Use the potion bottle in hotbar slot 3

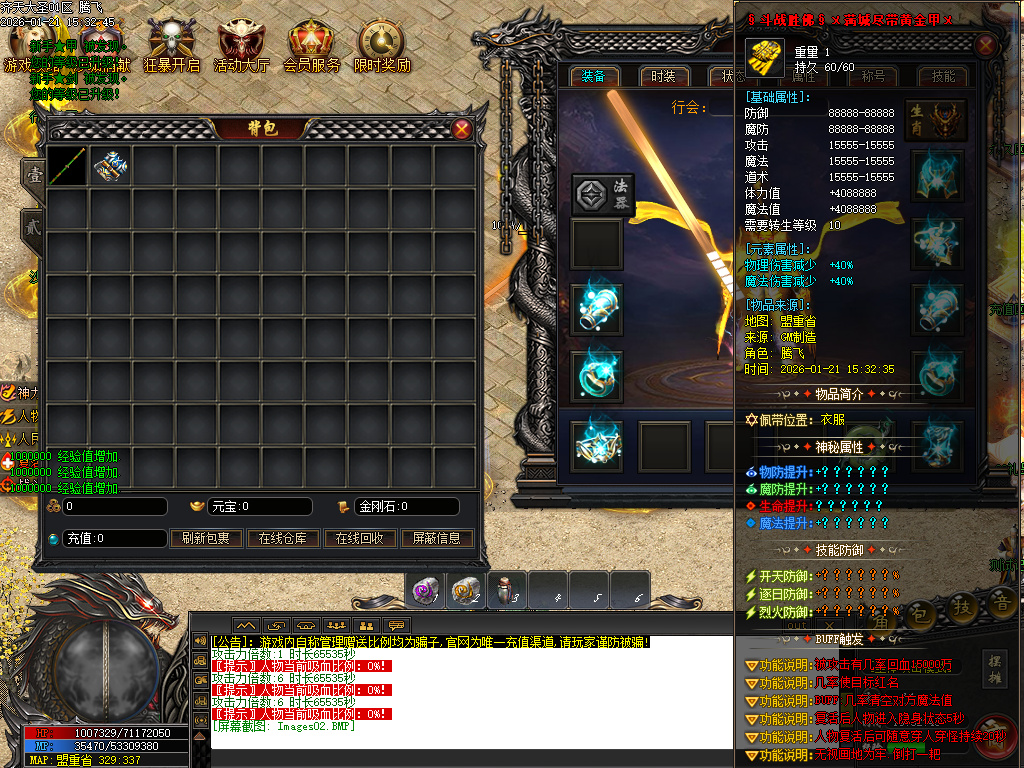(x=507, y=591)
